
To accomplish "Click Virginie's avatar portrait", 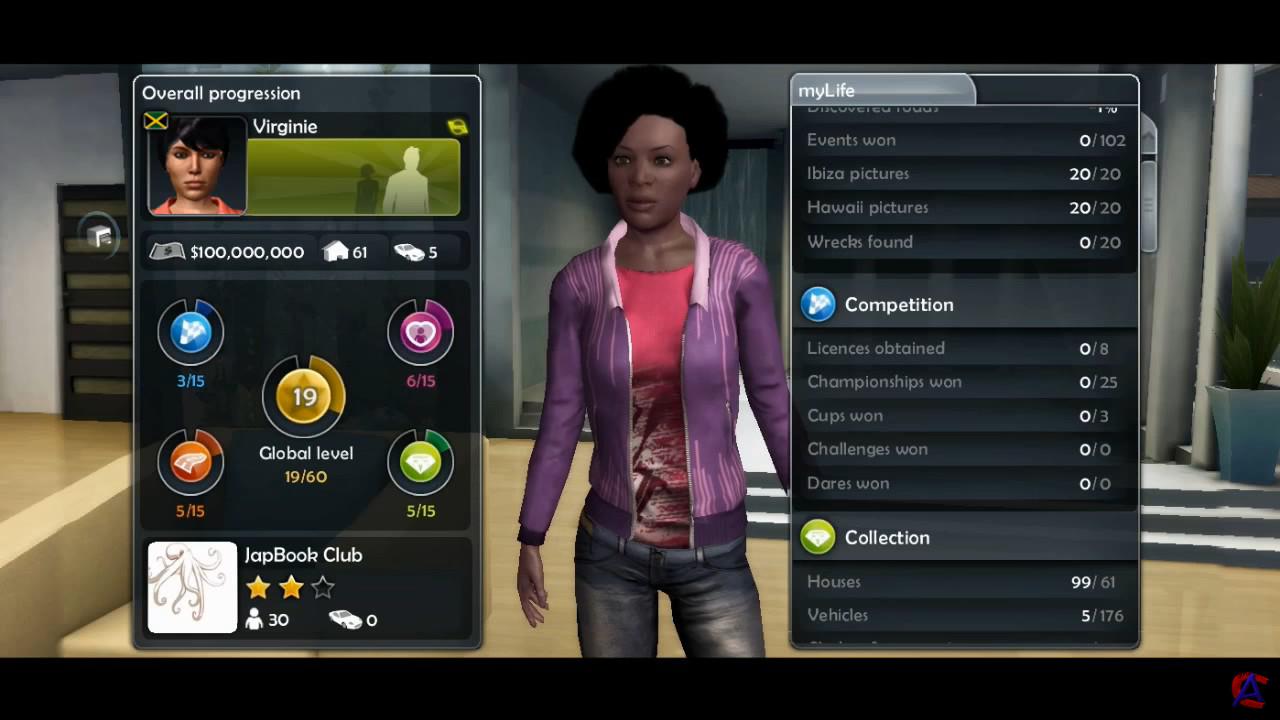I will (x=197, y=166).
